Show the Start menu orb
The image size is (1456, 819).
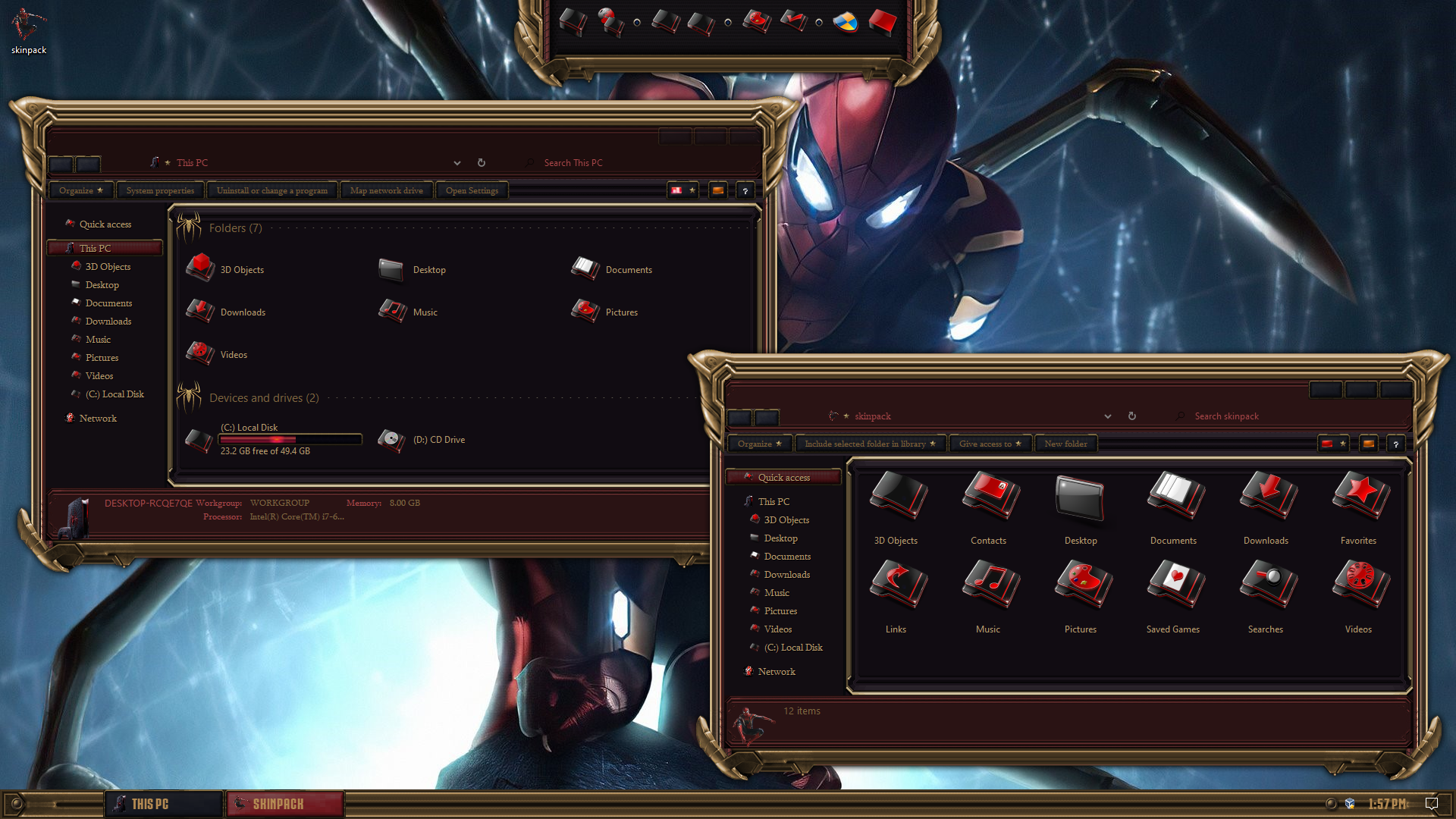coord(16,804)
